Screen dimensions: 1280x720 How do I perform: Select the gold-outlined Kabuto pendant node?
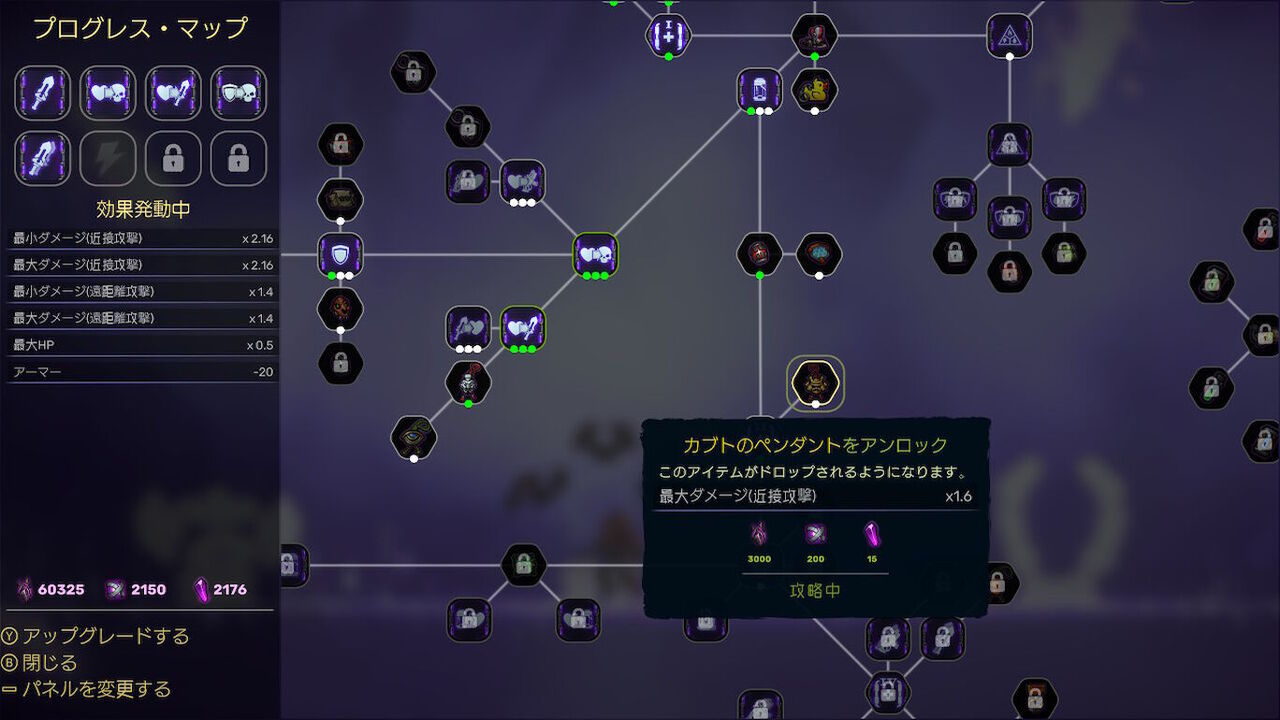815,384
